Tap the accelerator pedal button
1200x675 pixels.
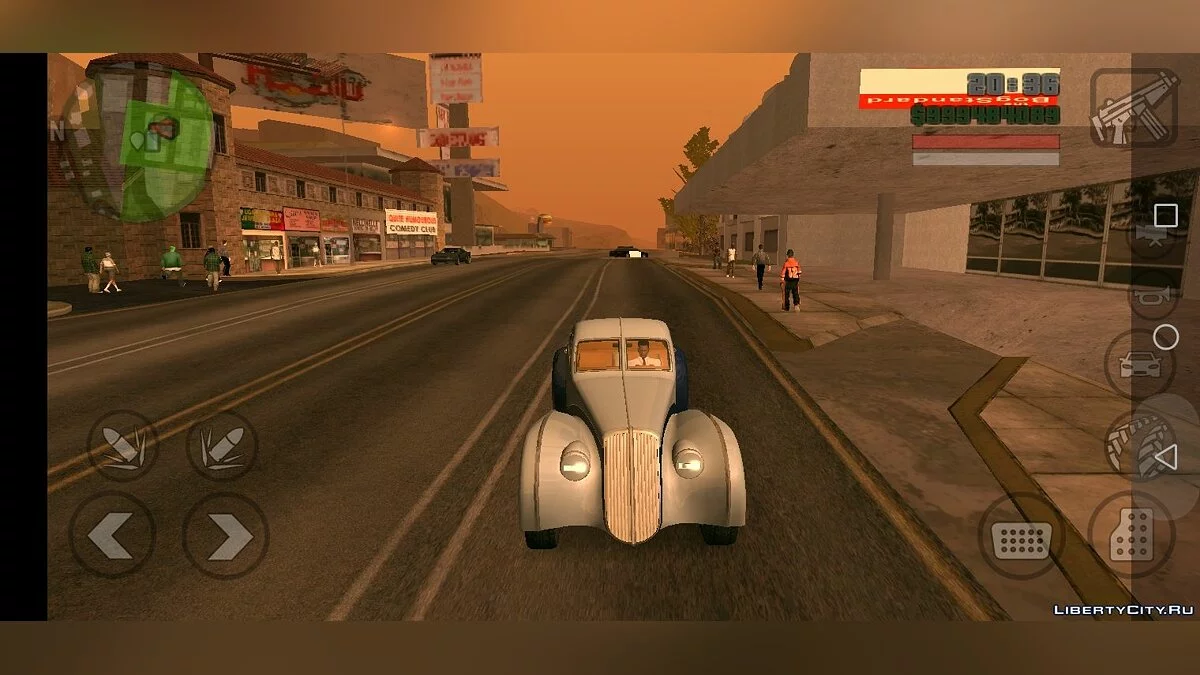[1130, 537]
